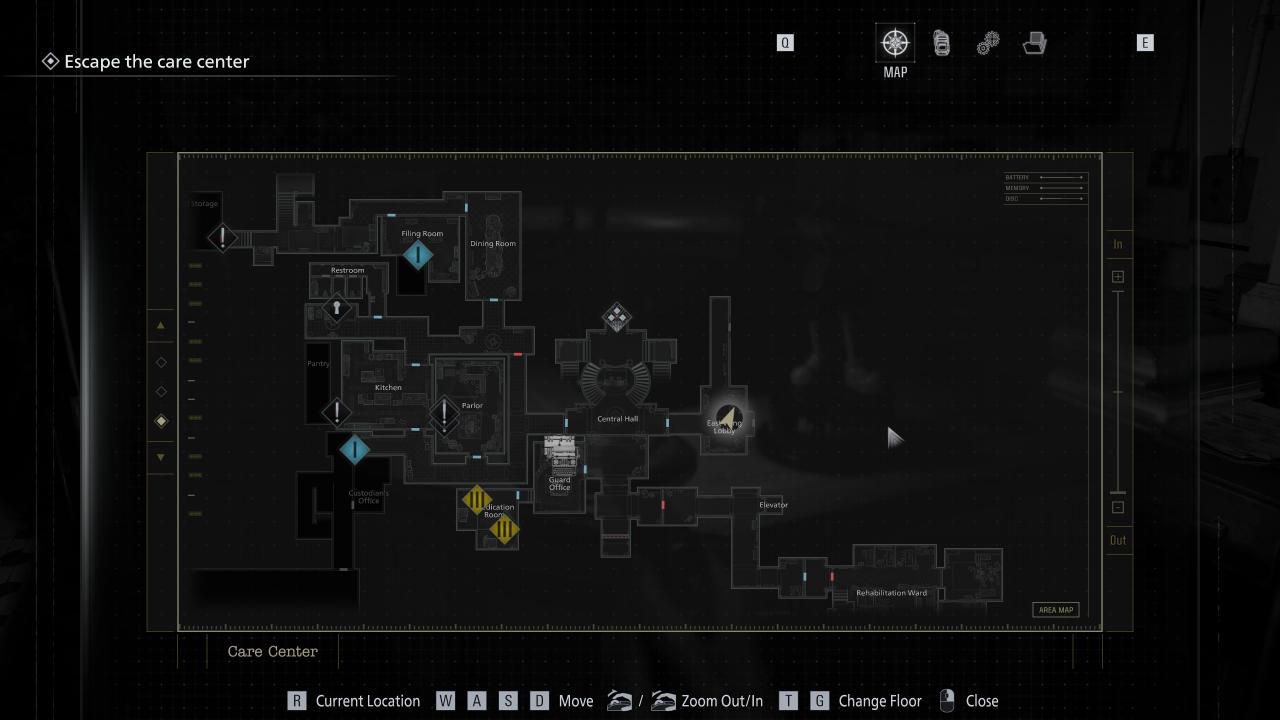Select the highlighted current floor diamond
The image size is (1280, 720).
click(x=160, y=421)
